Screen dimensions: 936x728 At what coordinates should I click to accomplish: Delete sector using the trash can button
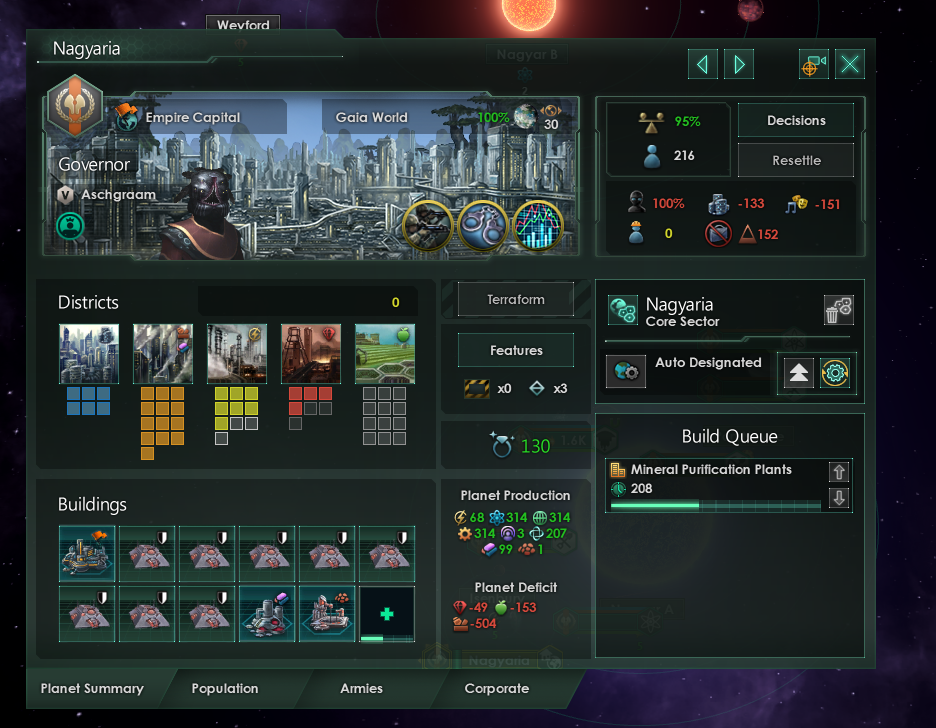(x=838, y=310)
